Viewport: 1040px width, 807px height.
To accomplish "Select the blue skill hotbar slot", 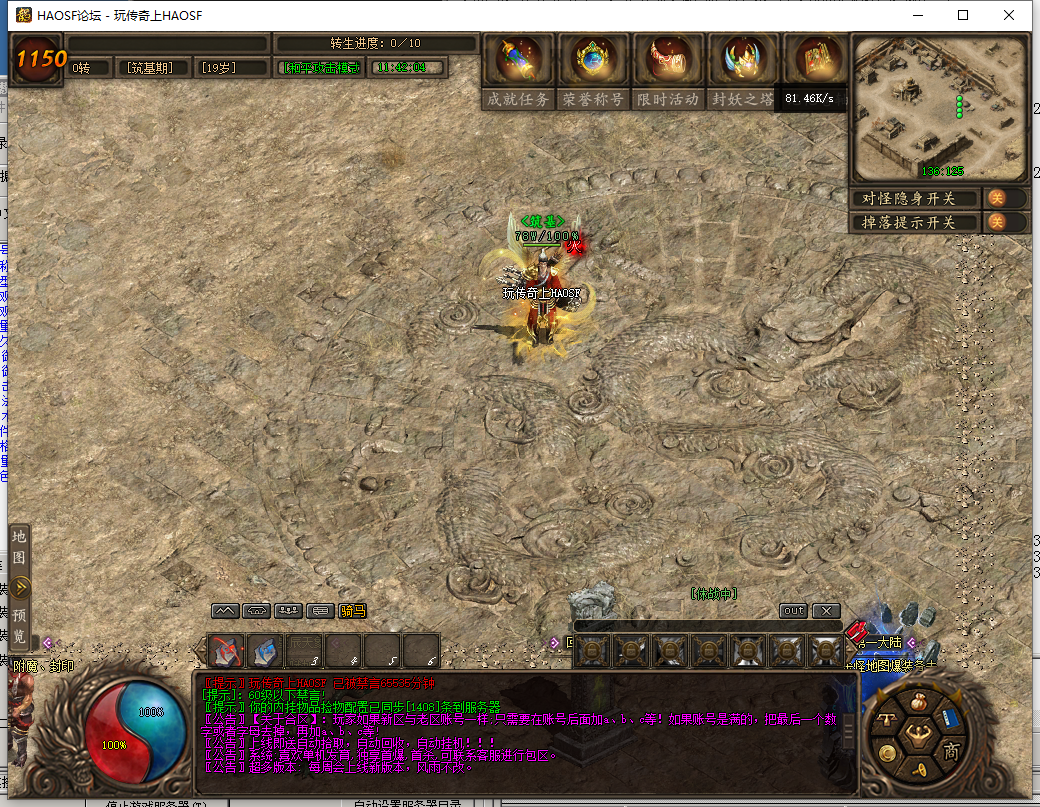I will [x=265, y=651].
